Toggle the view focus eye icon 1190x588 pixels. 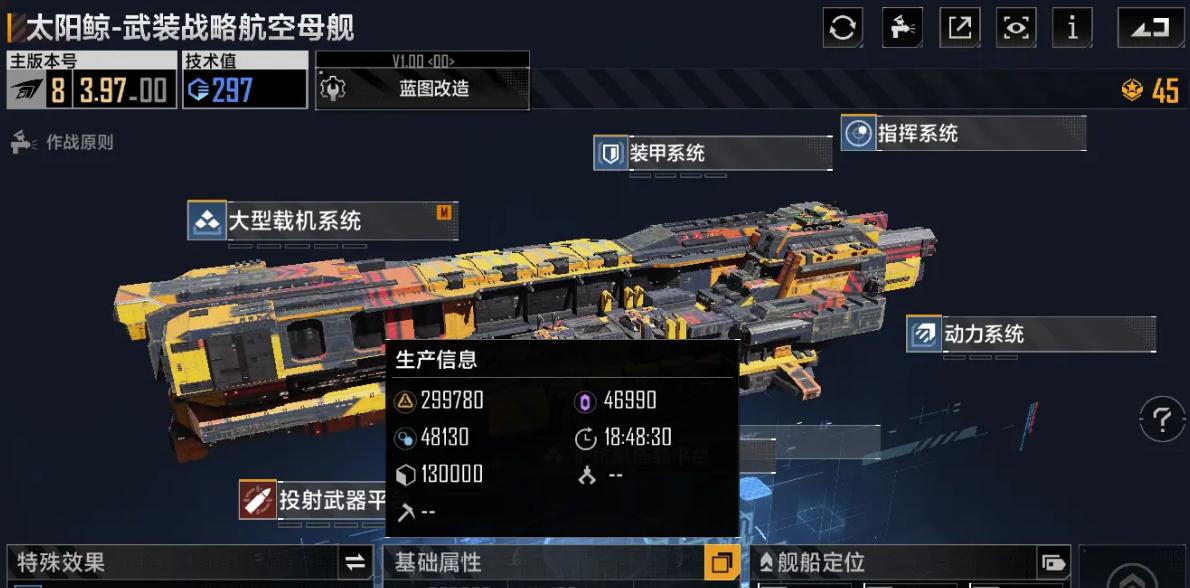pos(1016,28)
